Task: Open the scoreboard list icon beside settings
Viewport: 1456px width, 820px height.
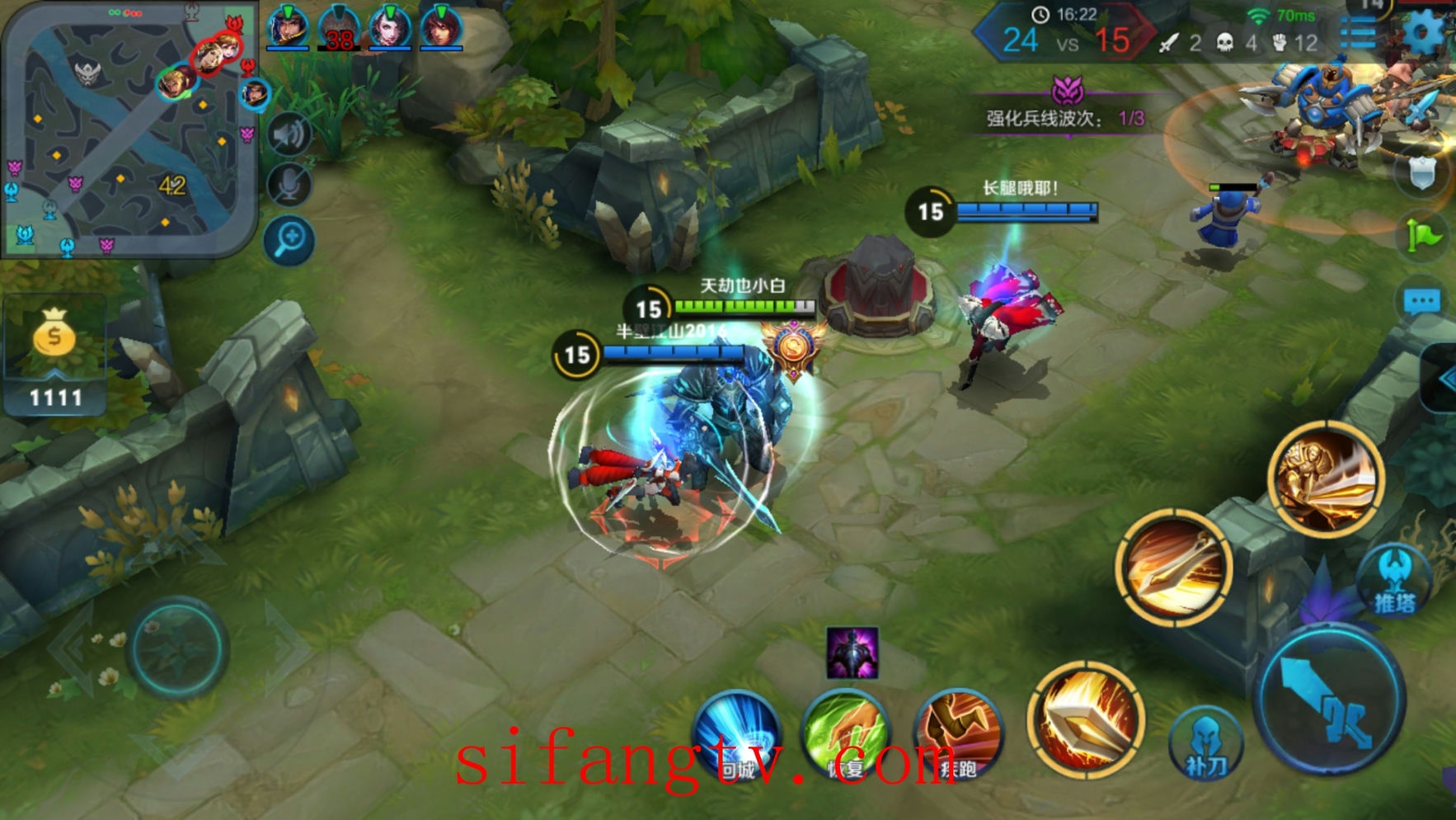Action: (1359, 35)
